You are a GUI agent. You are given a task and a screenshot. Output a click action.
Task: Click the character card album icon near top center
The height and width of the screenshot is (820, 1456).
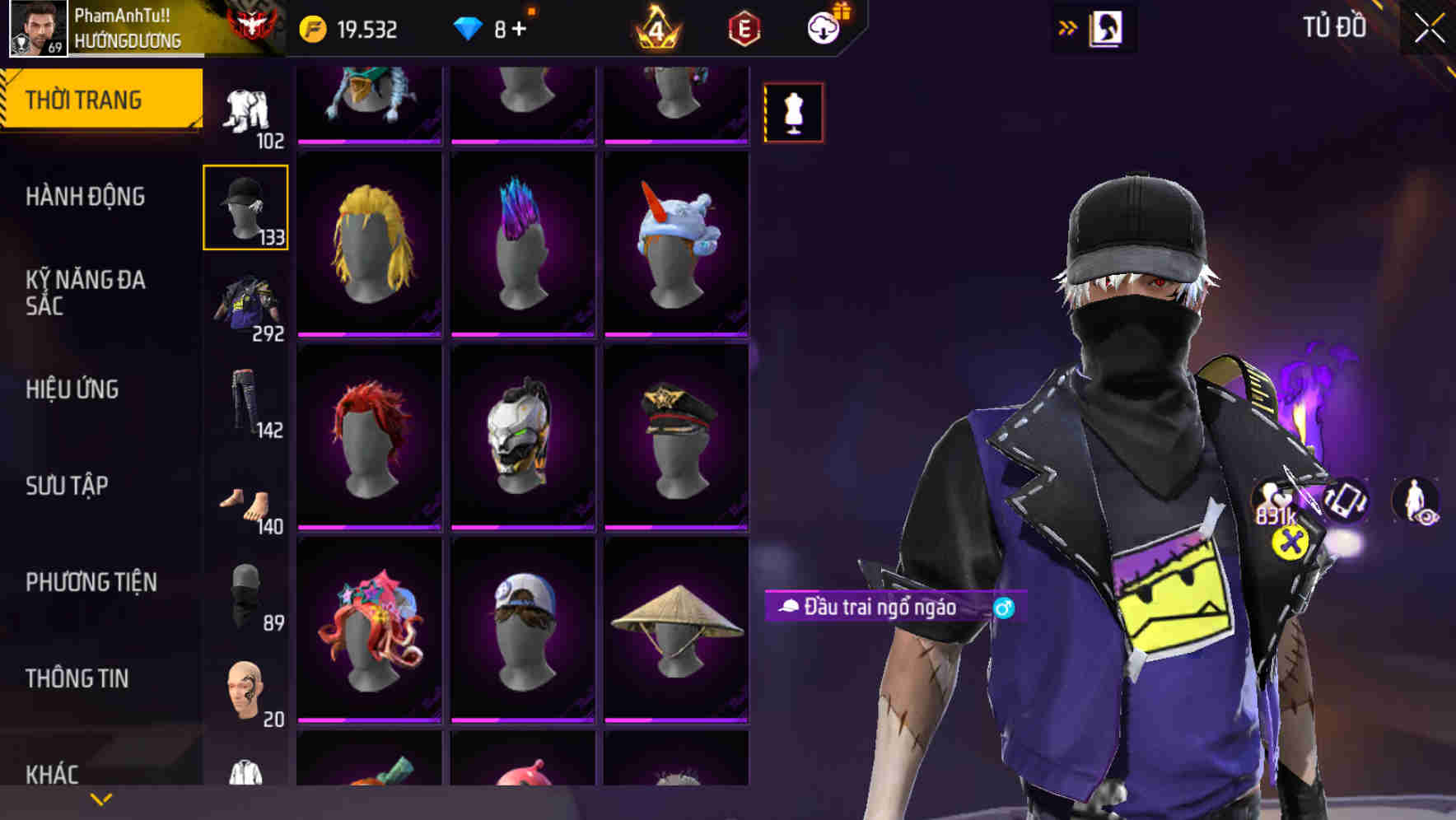(1108, 27)
